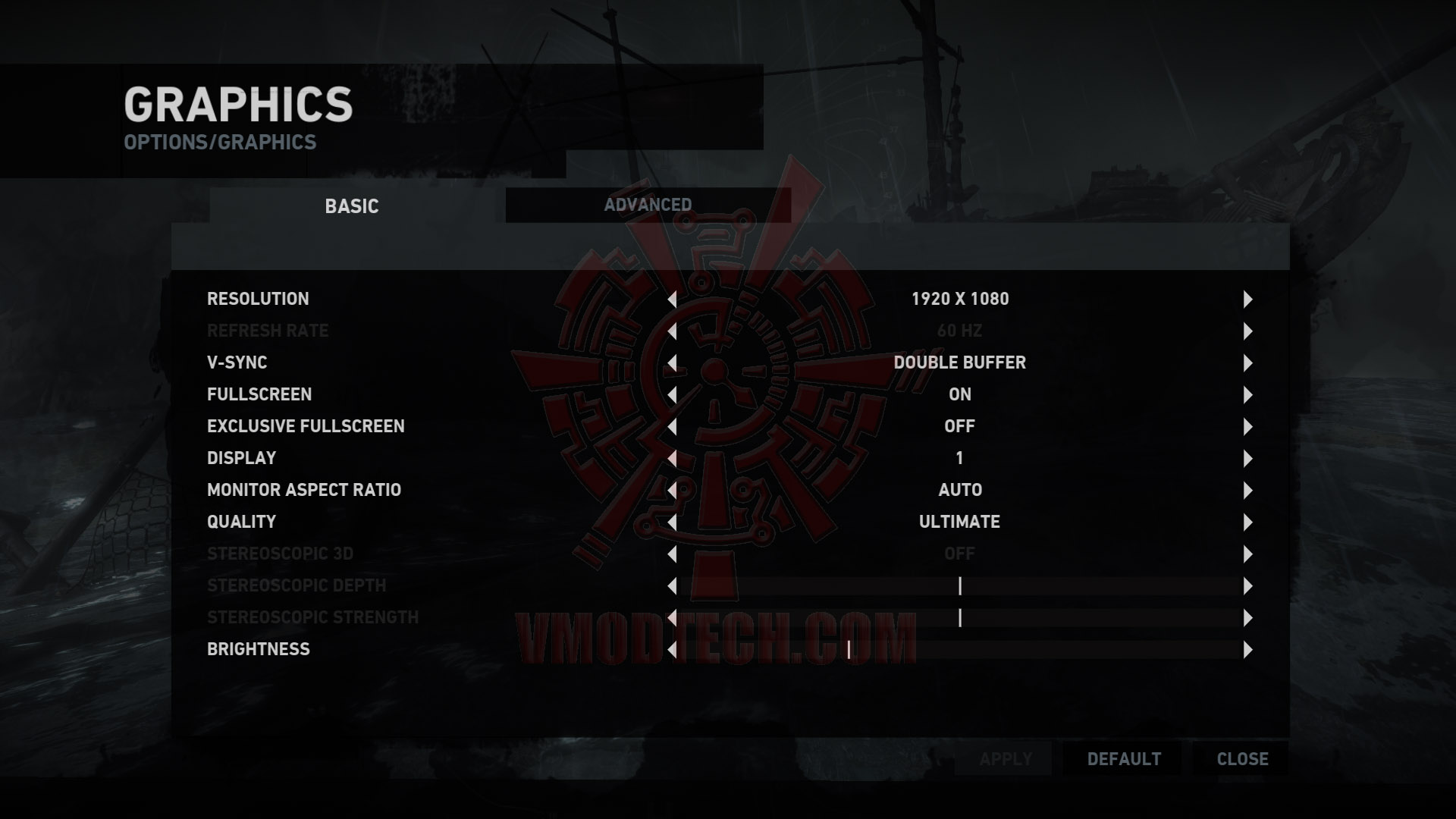Increase resolution with the right arrow
This screenshot has width=1456, height=819.
tap(1247, 300)
